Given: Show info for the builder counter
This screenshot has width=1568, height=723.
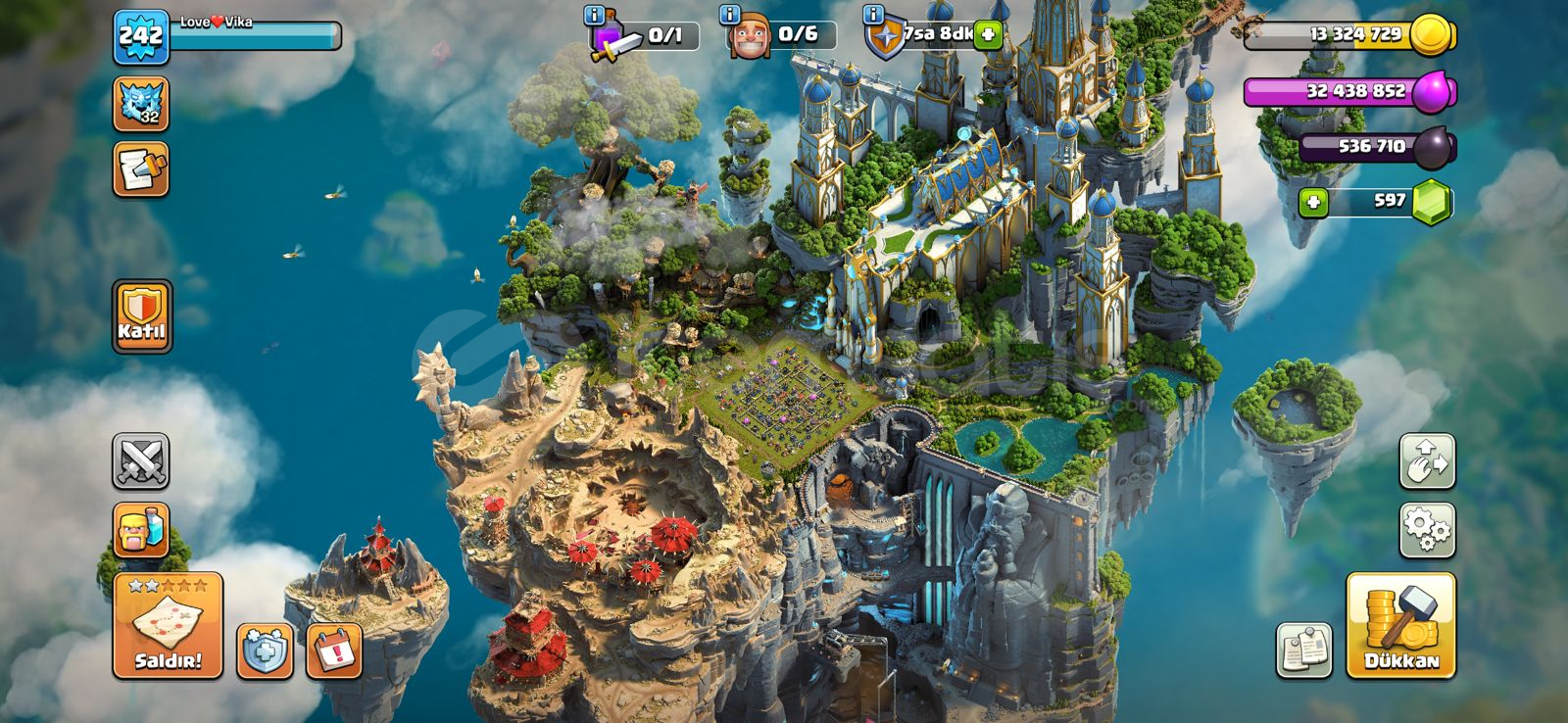Looking at the screenshot, I should coord(729,15).
